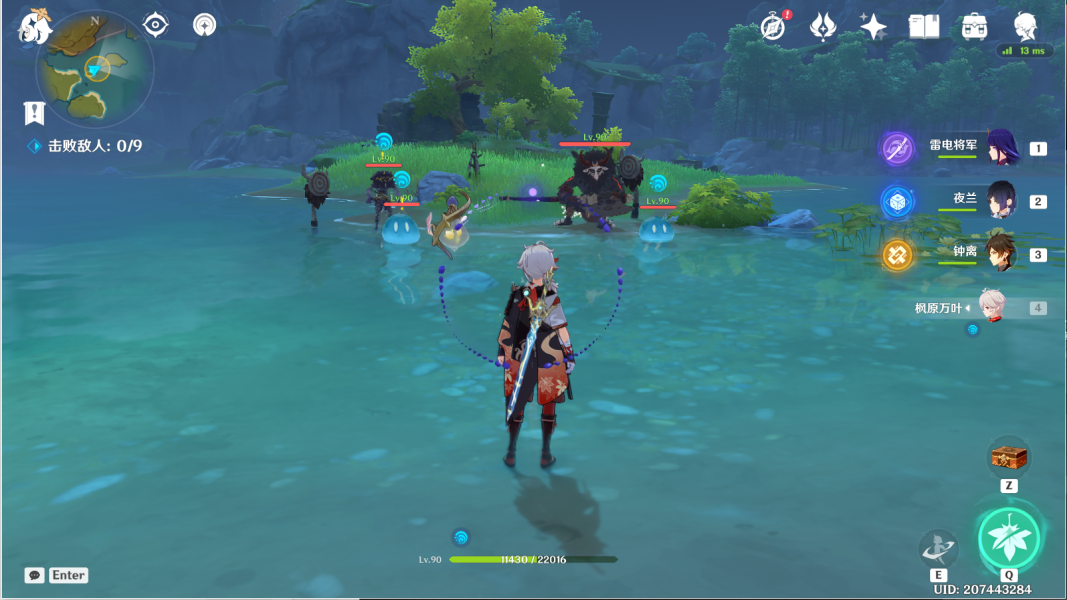
Task: Activate Kazuha's elemental skill icon
Action: [938, 548]
